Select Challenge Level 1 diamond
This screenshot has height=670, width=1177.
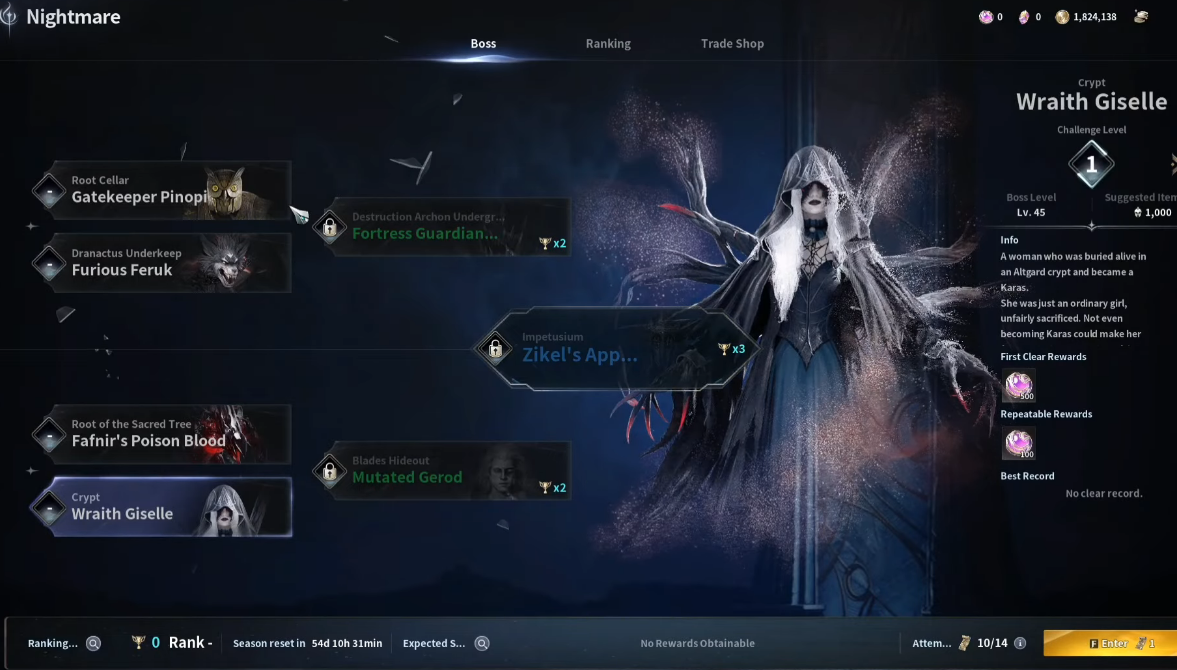(1091, 164)
